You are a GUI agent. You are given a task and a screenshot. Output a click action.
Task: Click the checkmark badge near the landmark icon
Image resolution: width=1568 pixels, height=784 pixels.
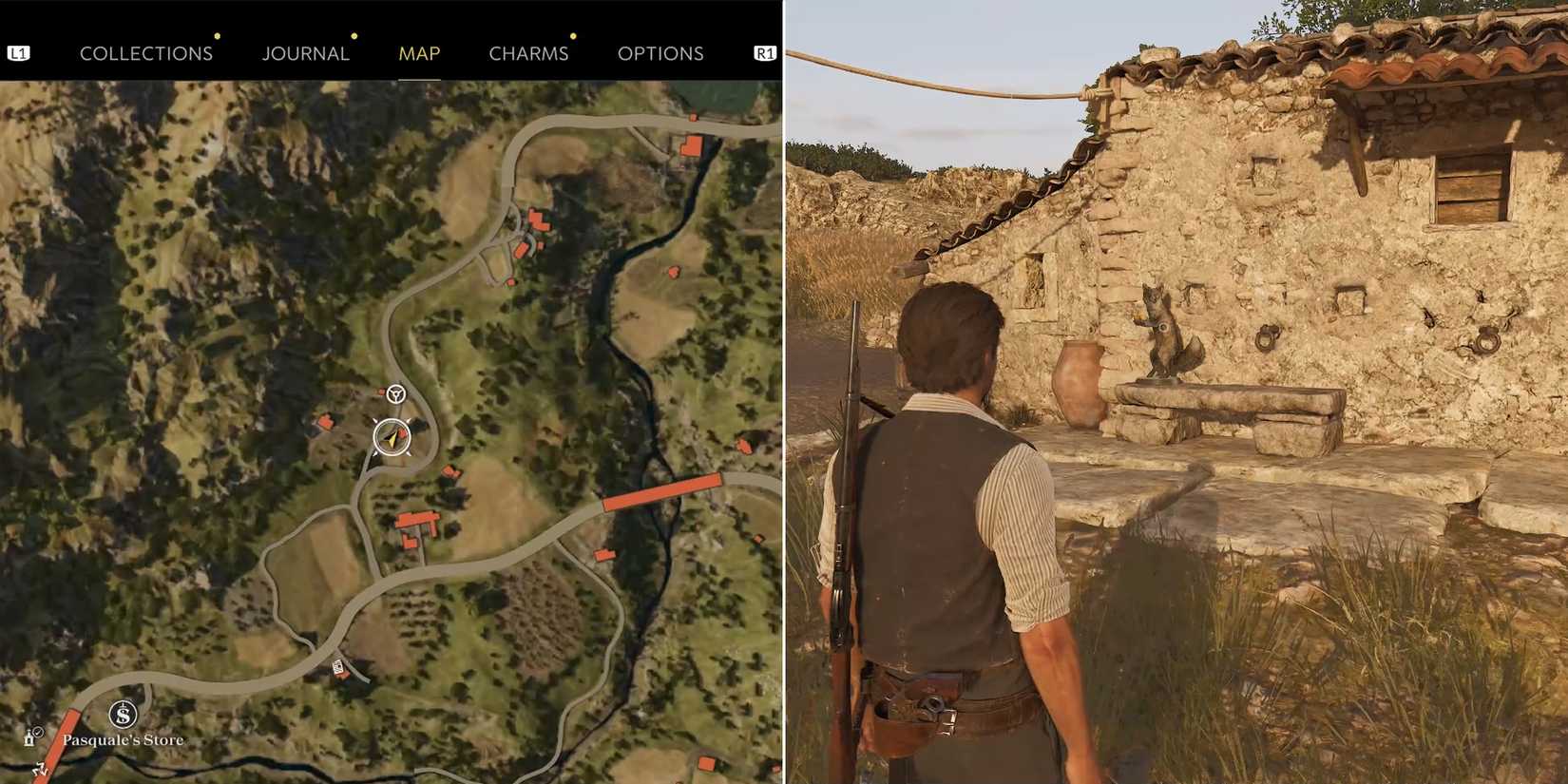[38, 732]
